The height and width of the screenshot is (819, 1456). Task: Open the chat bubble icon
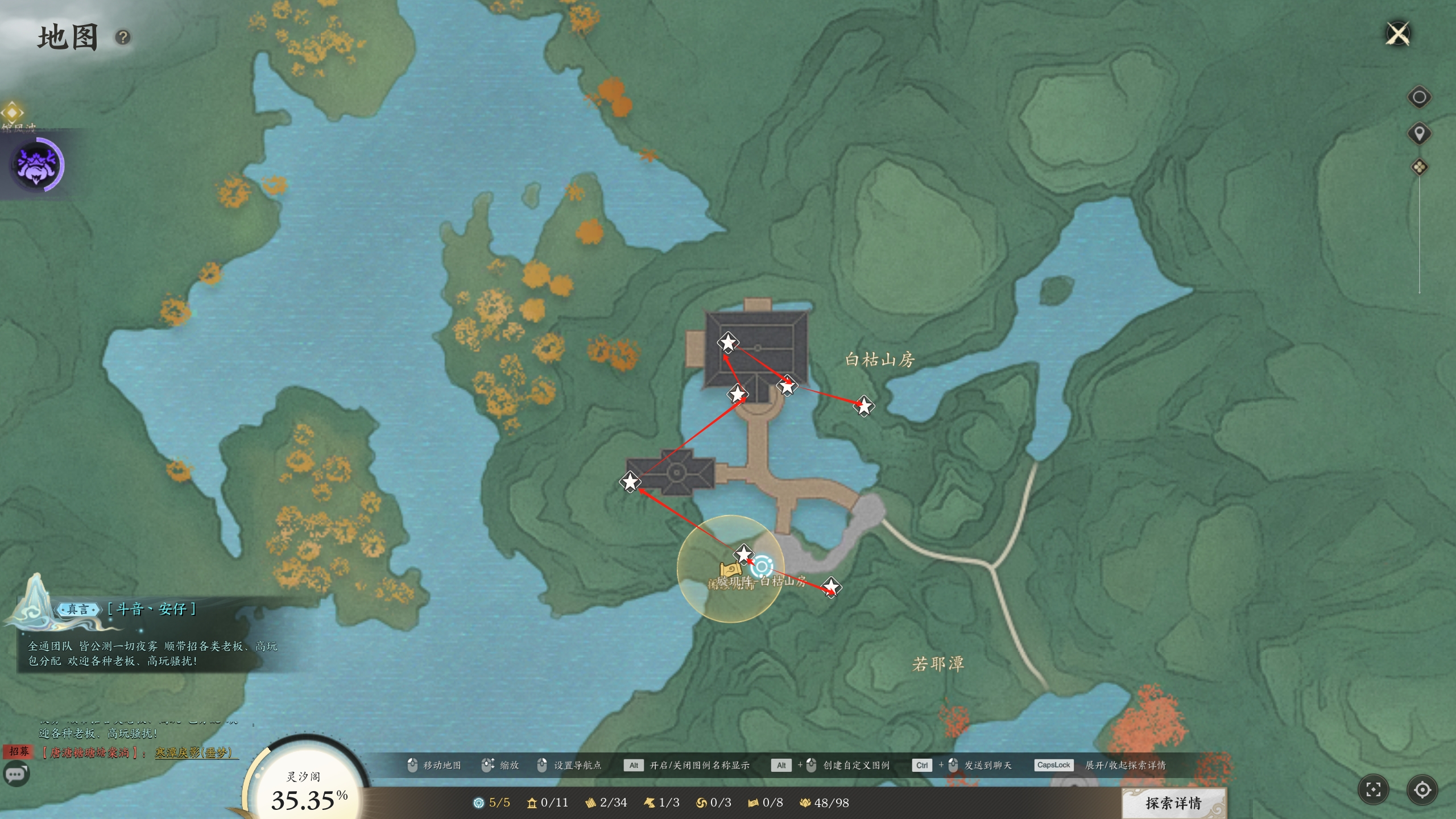[16, 775]
